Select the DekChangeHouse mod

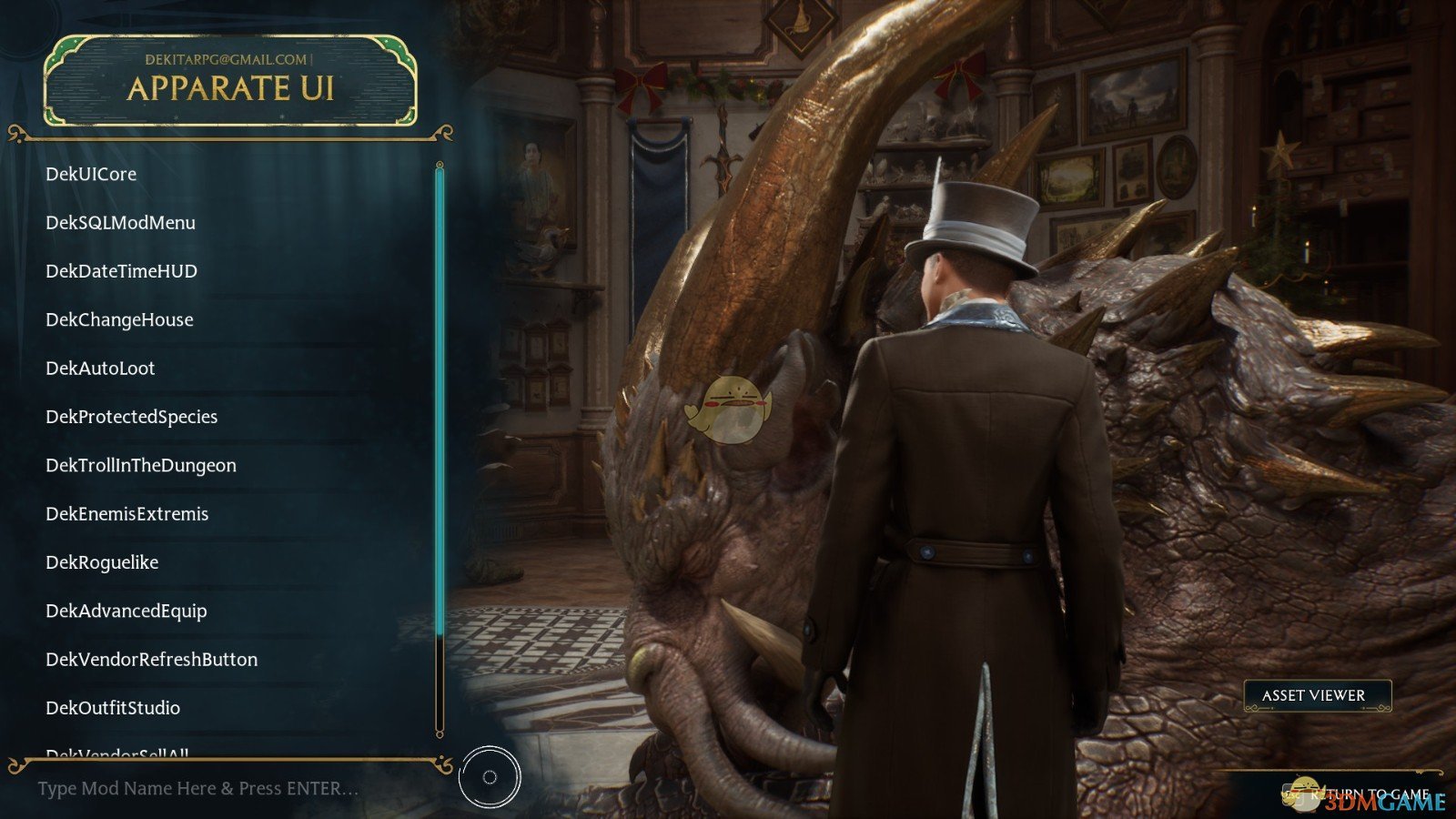coord(119,319)
